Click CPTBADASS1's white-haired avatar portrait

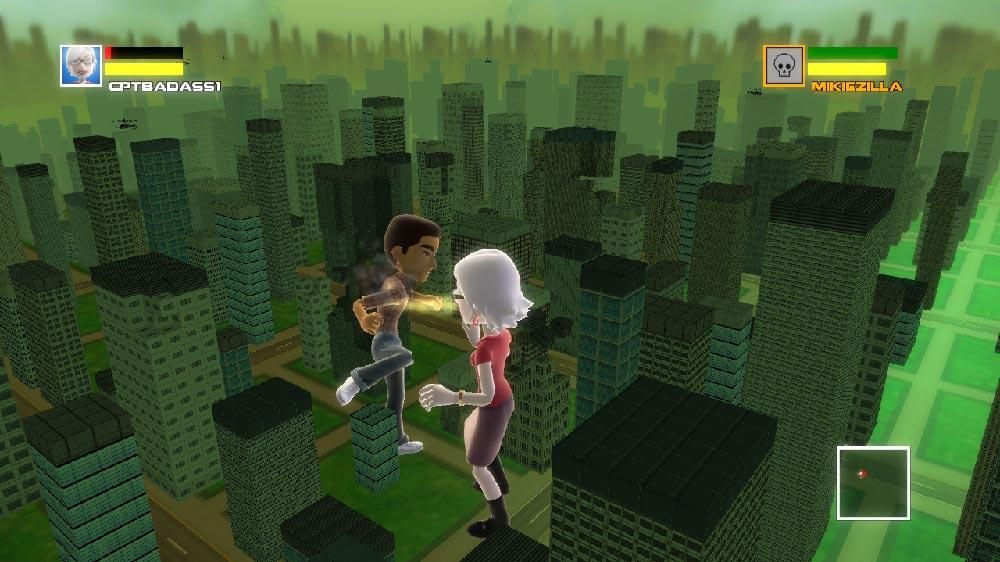click(80, 65)
